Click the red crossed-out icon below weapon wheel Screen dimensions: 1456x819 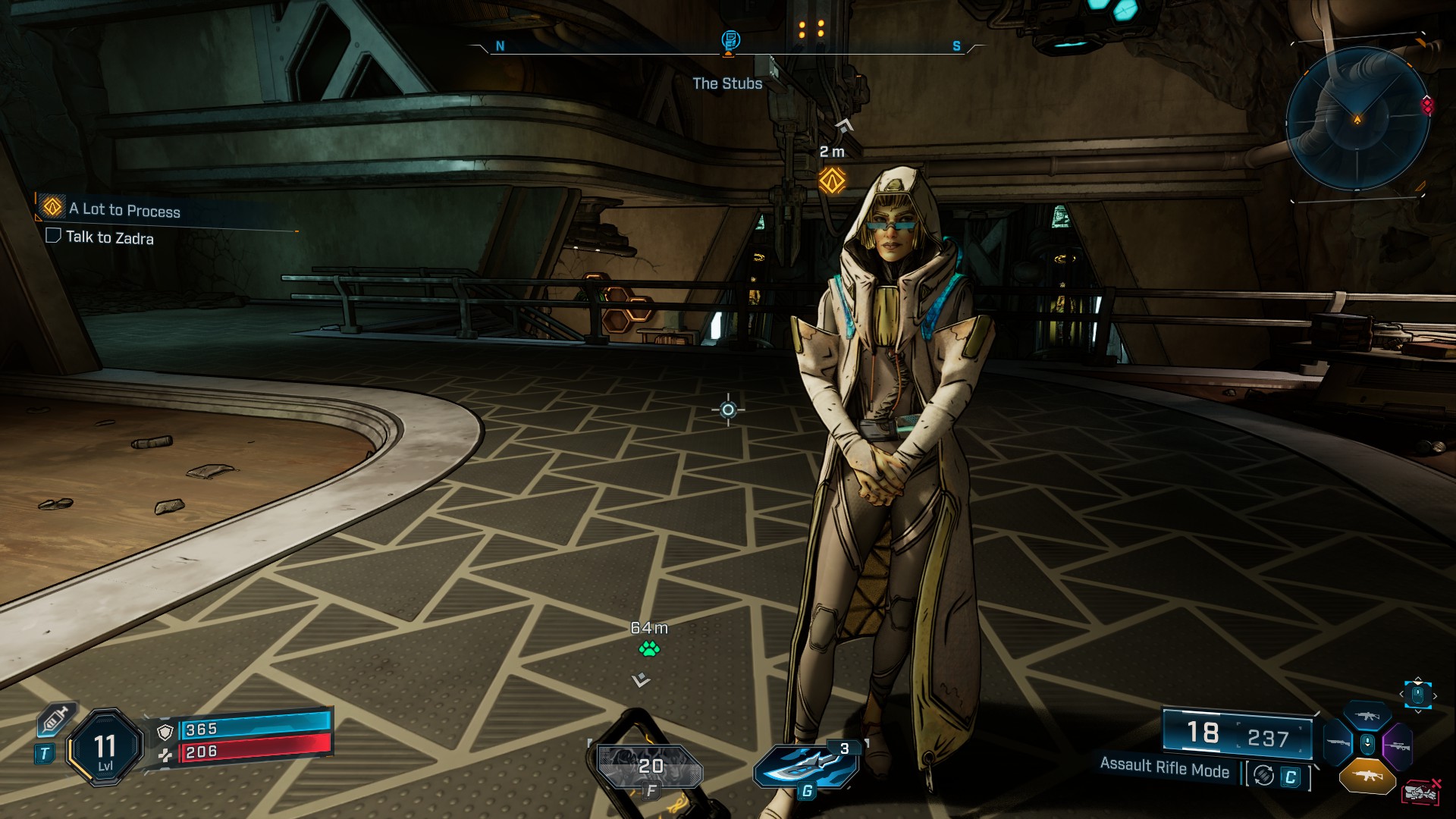[x=1421, y=792]
